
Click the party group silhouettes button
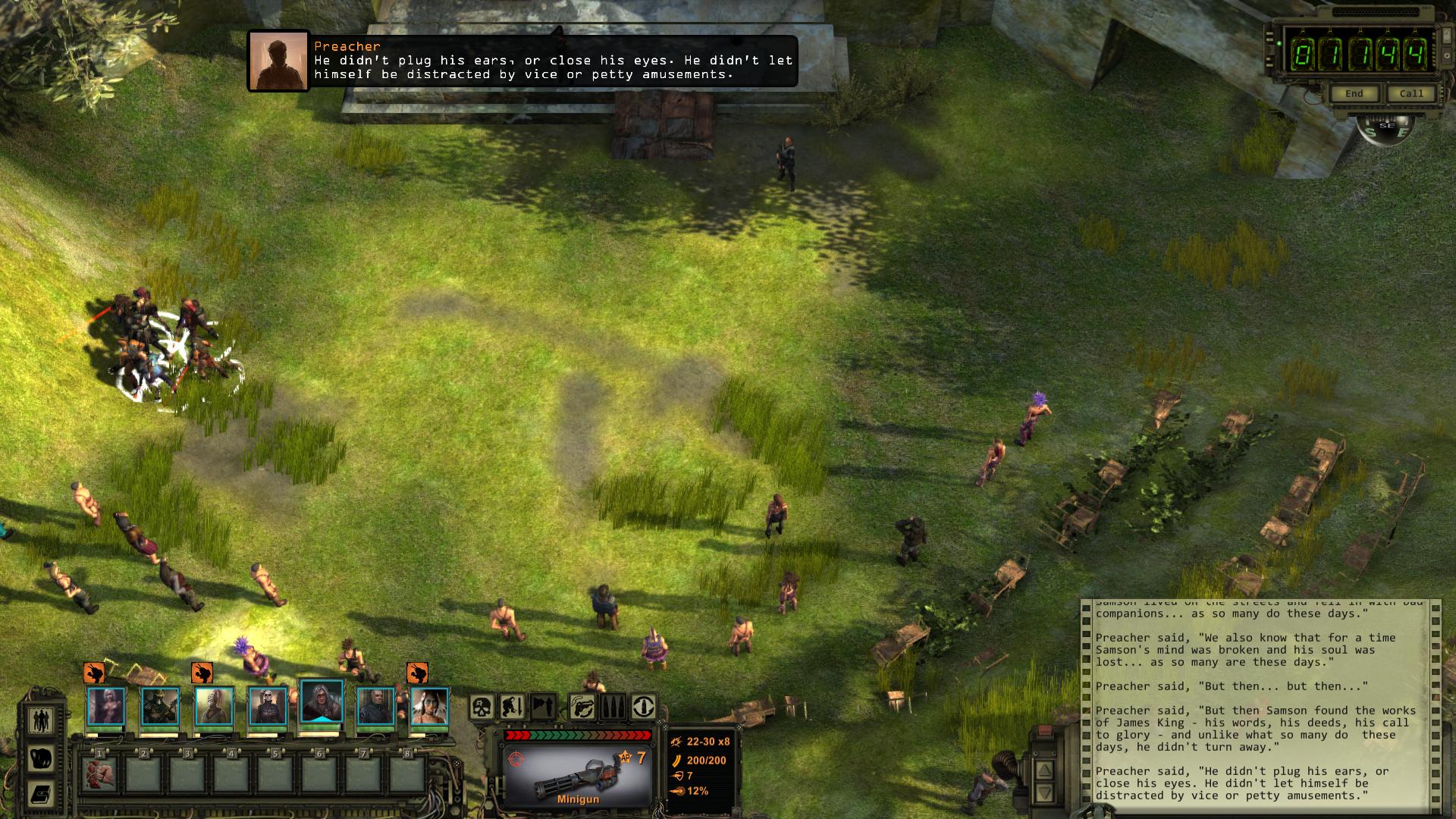tap(41, 719)
